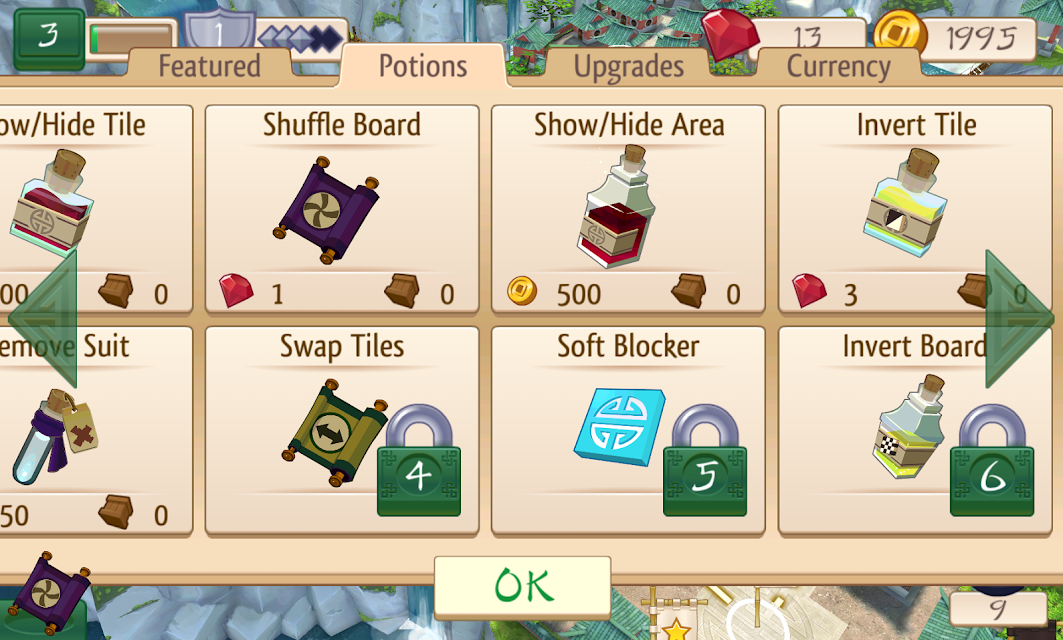
Task: Select the locked Swap Tiles item
Action: tap(341, 432)
